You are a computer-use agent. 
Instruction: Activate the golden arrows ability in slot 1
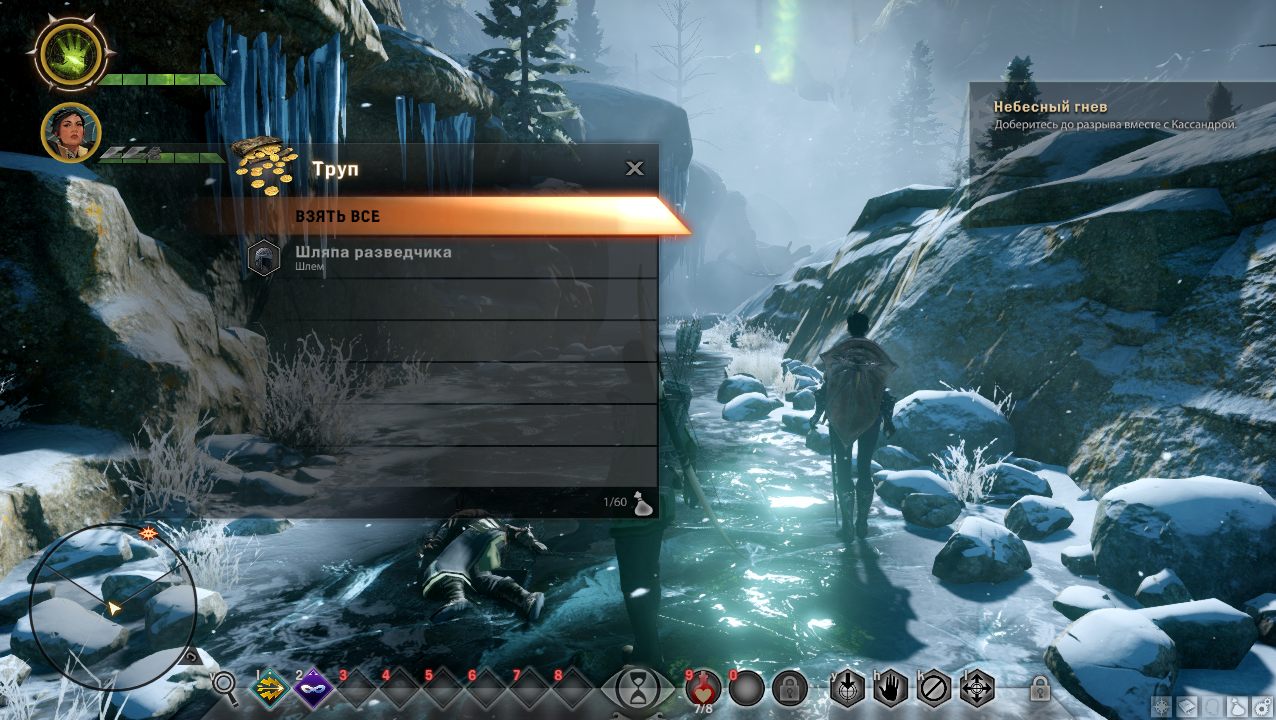pyautogui.click(x=269, y=687)
